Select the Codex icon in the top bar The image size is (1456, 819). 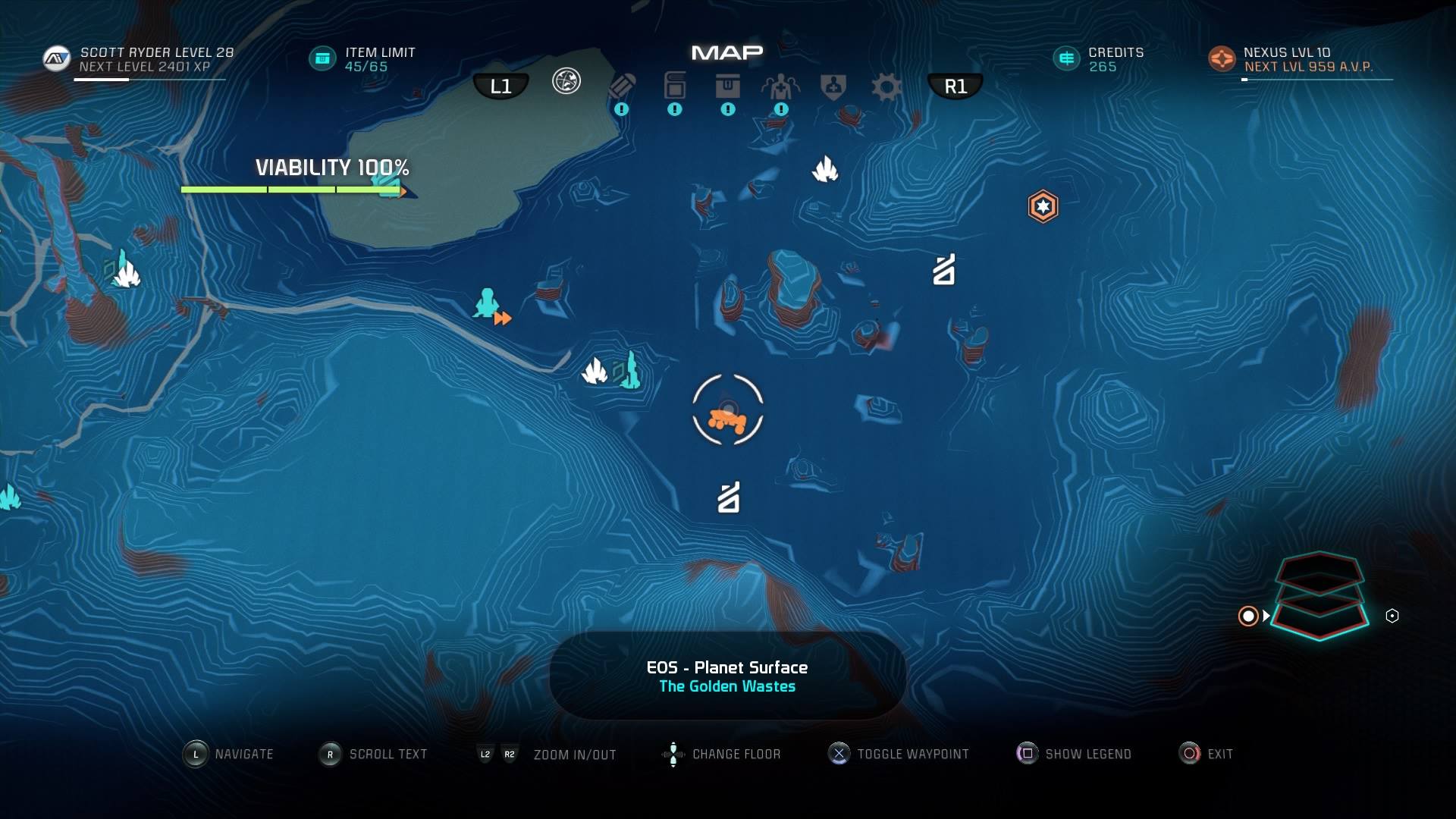tap(674, 86)
